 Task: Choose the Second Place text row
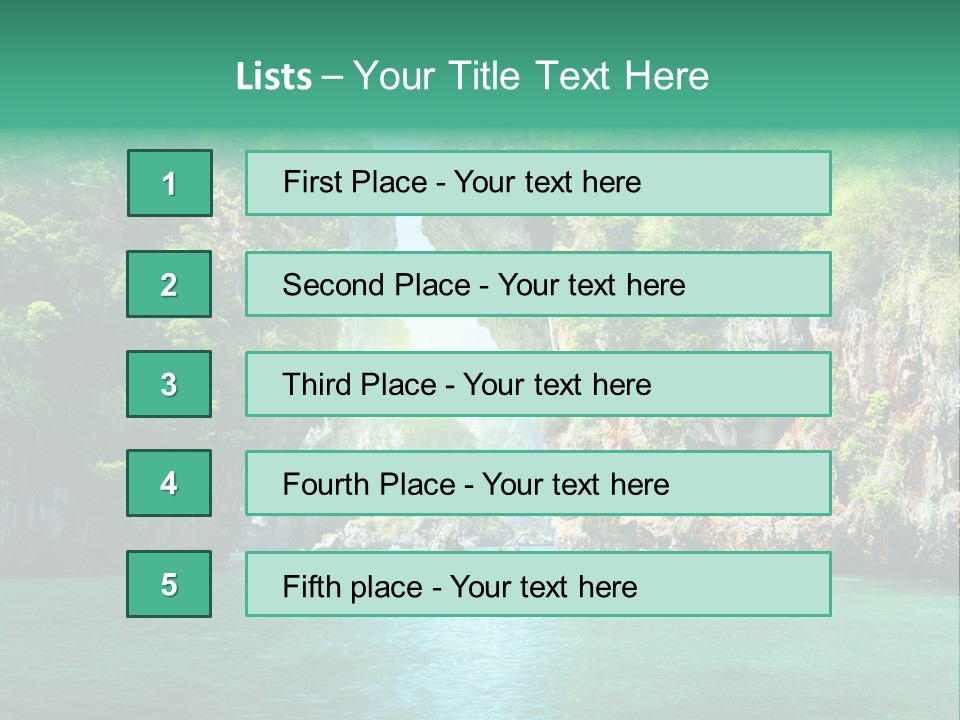click(x=538, y=285)
